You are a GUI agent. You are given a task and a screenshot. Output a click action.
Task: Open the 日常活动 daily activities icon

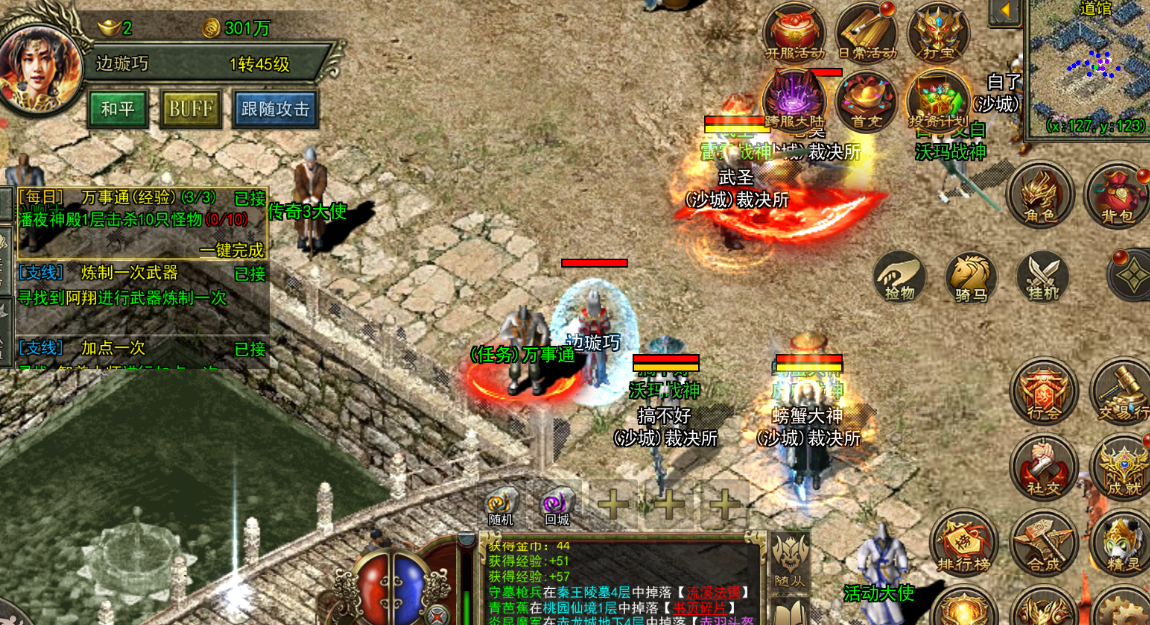866,32
